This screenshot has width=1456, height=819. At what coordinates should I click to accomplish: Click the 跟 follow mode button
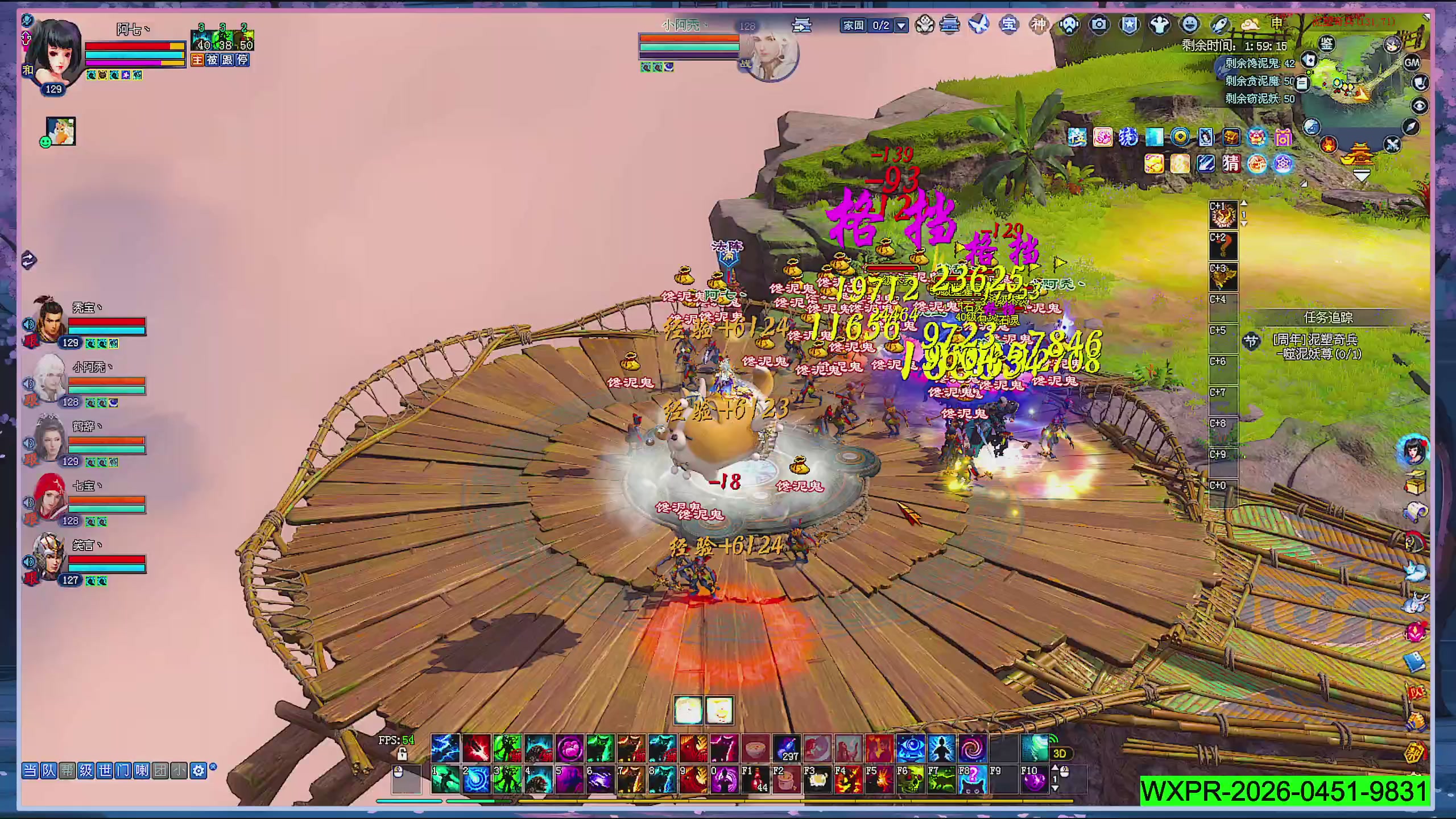(x=227, y=60)
